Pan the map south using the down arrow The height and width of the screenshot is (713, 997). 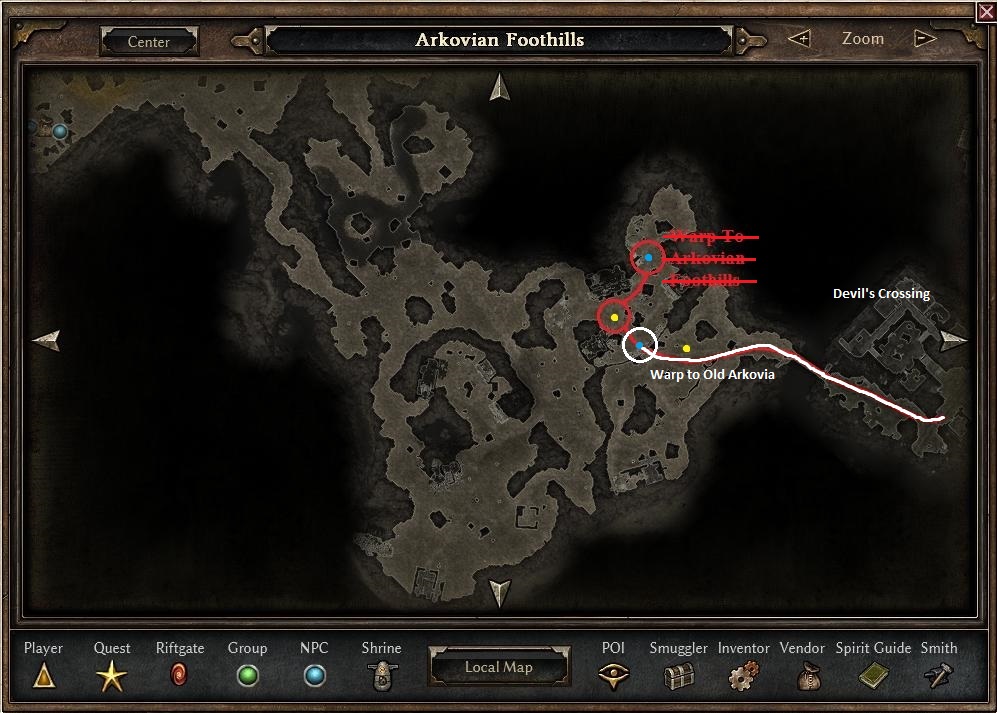pos(499,593)
